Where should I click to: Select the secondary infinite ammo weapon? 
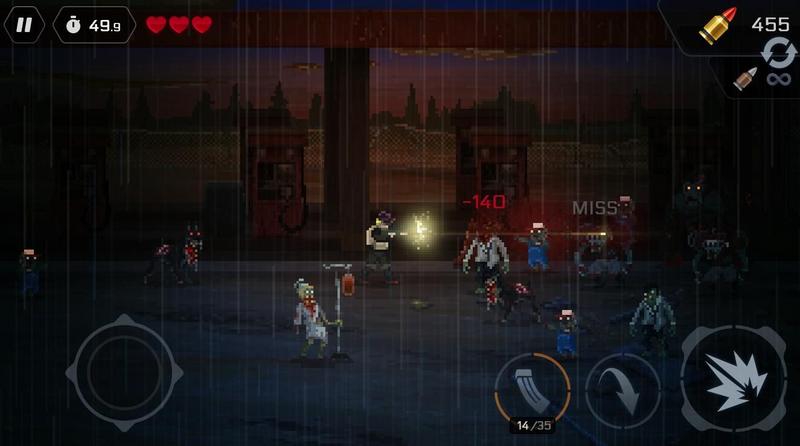760,78
